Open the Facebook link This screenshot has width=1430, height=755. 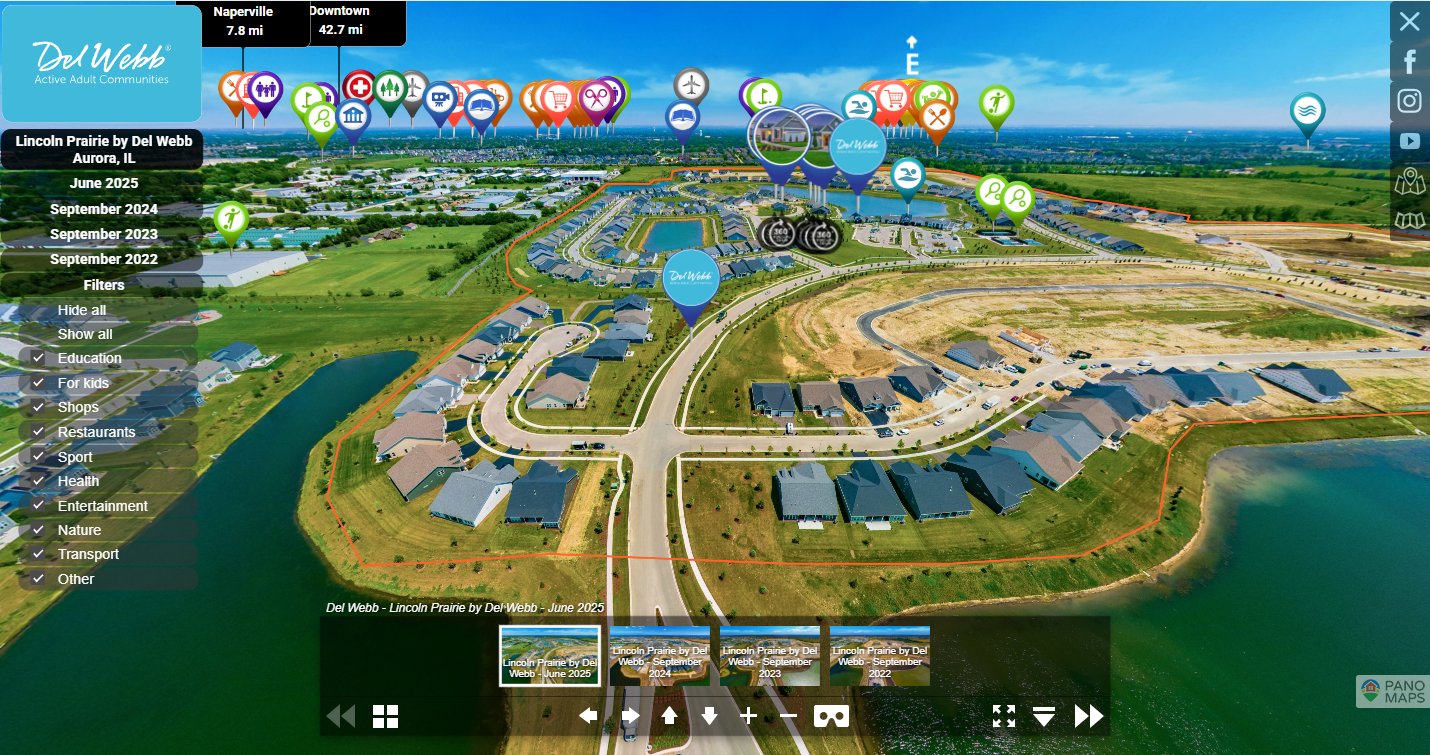1409,61
